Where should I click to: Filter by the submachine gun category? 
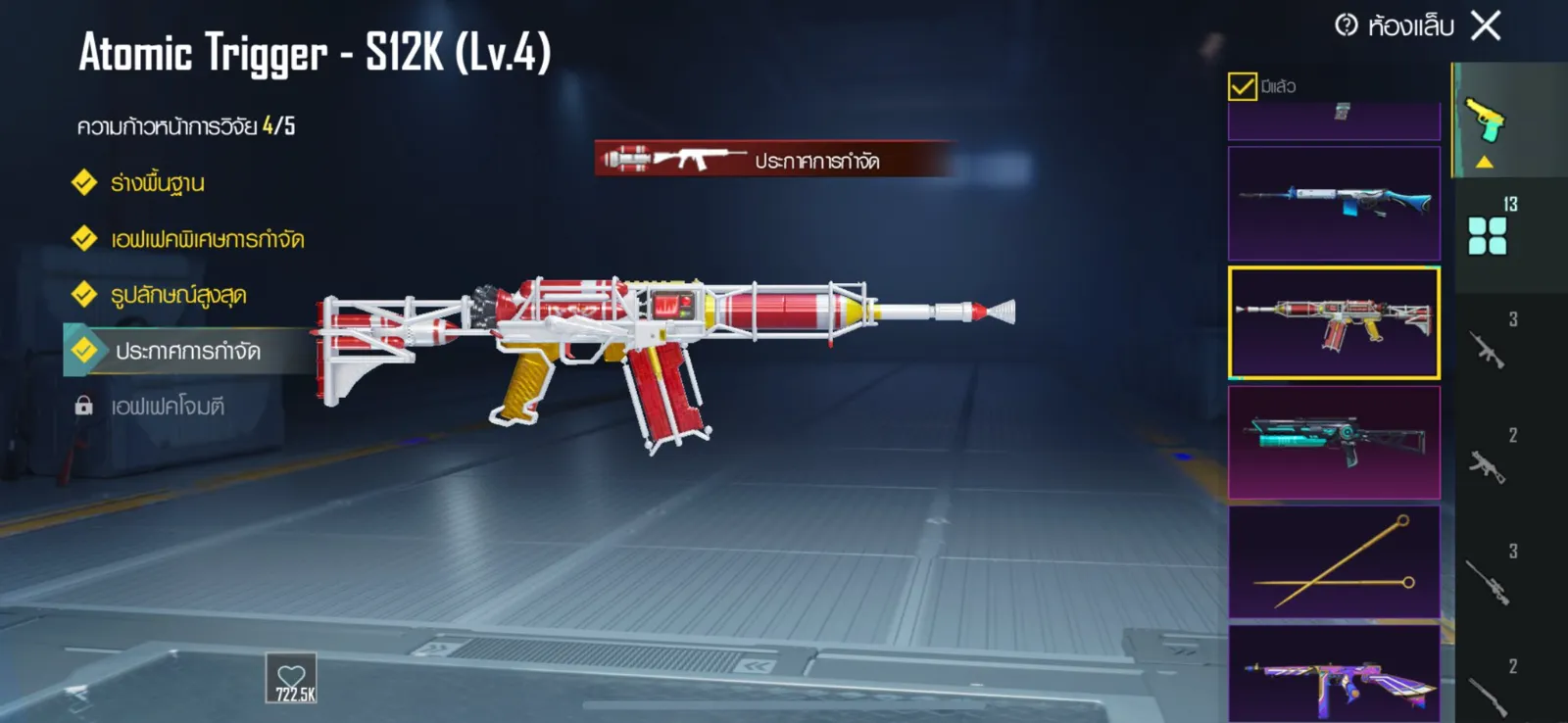pos(1488,465)
